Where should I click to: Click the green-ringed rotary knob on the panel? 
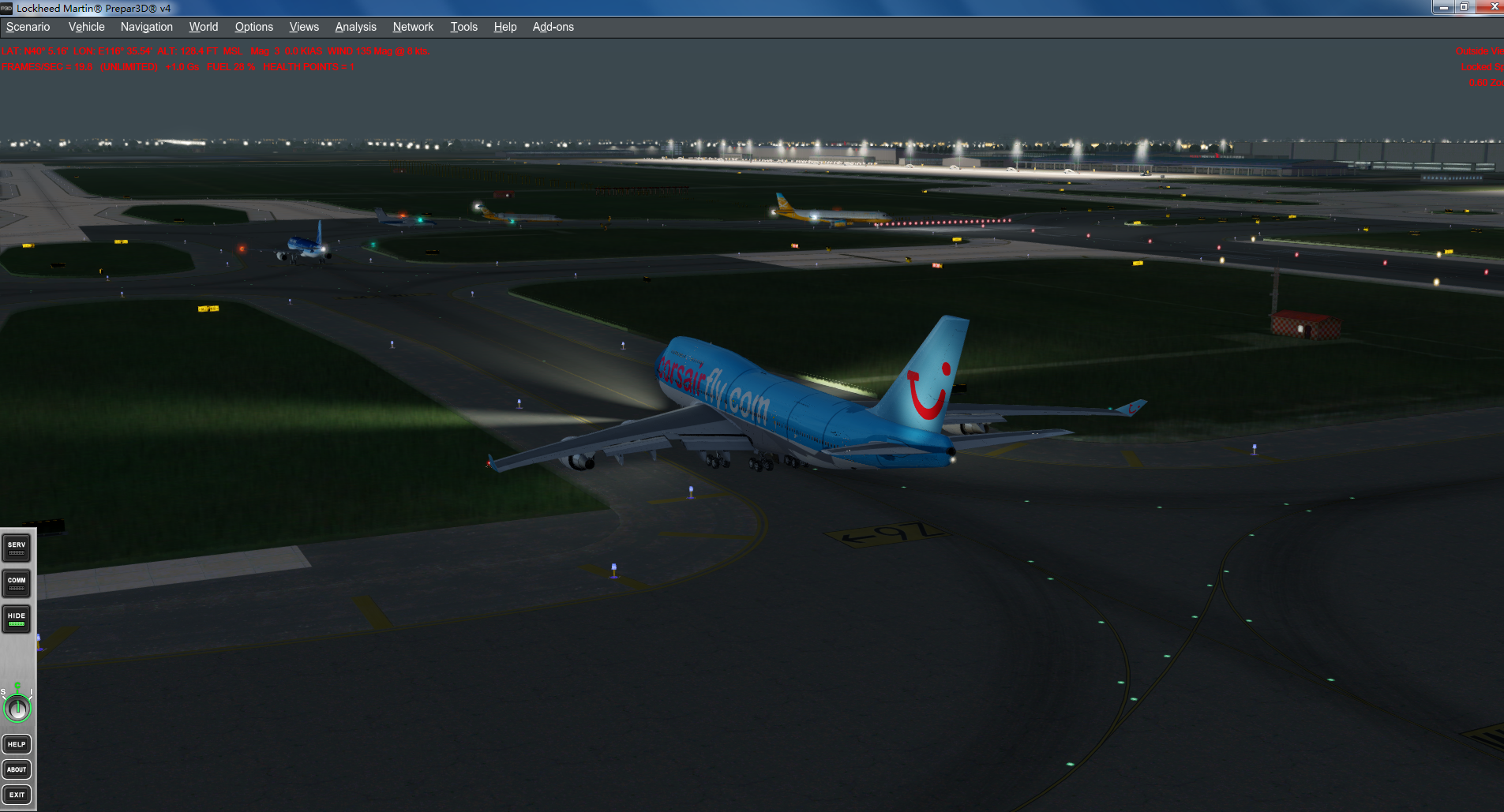(17, 708)
